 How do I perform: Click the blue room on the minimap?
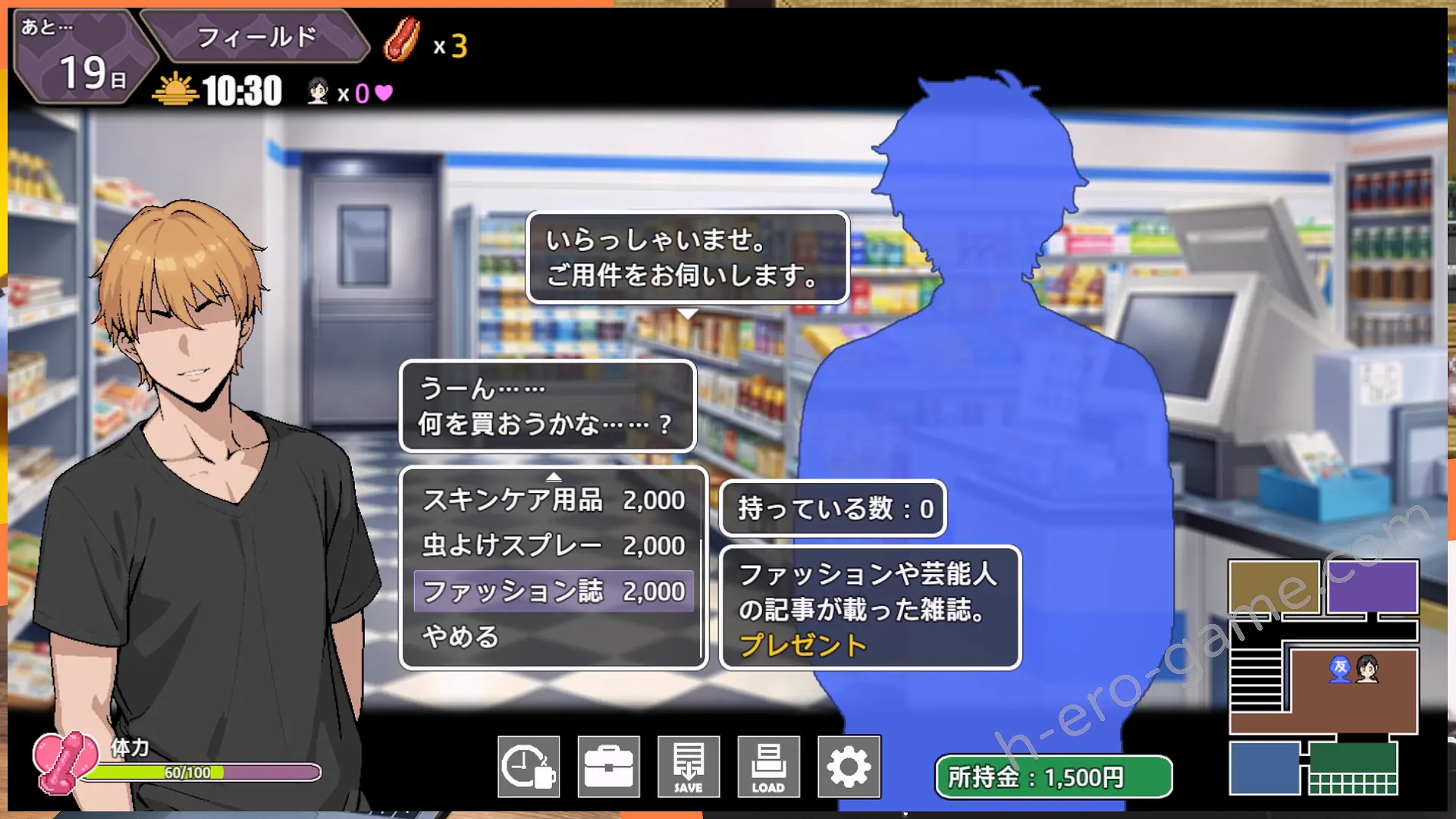point(1264,767)
